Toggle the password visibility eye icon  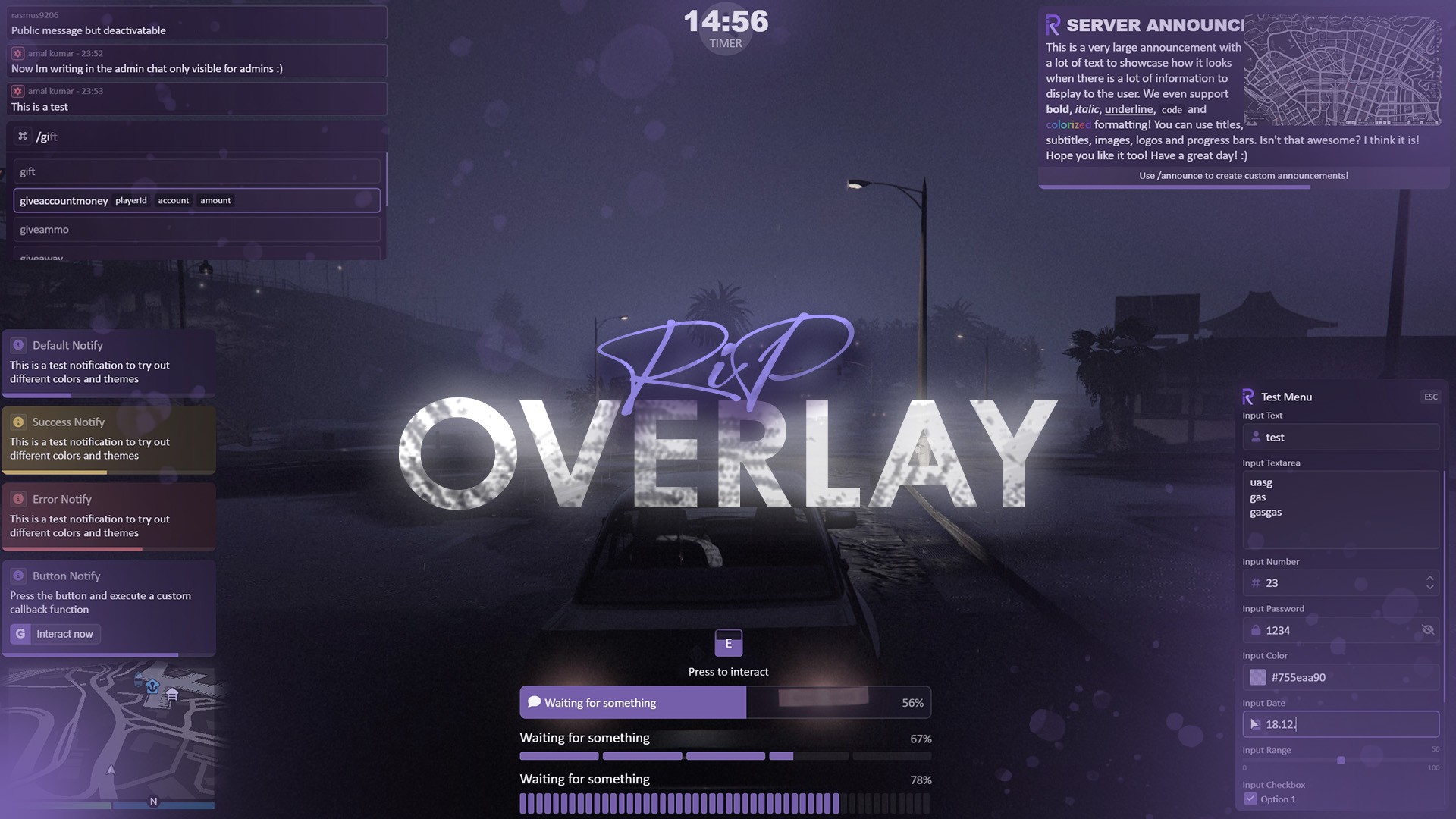click(x=1429, y=630)
